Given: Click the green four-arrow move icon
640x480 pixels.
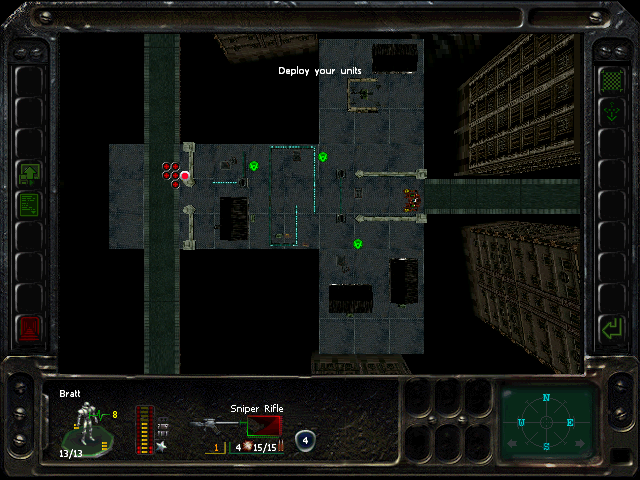Looking at the screenshot, I should [x=609, y=111].
